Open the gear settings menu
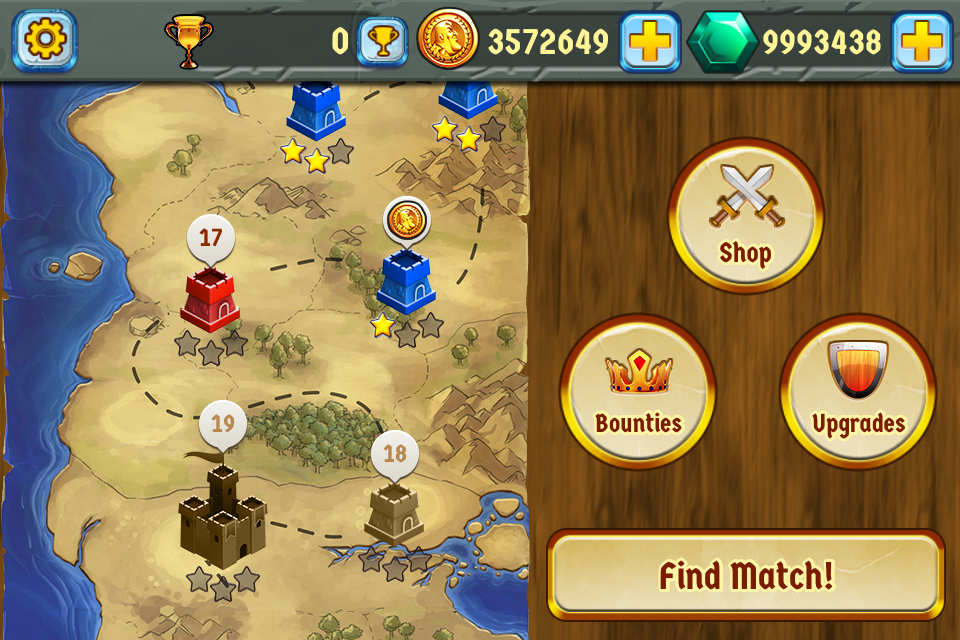 45,40
